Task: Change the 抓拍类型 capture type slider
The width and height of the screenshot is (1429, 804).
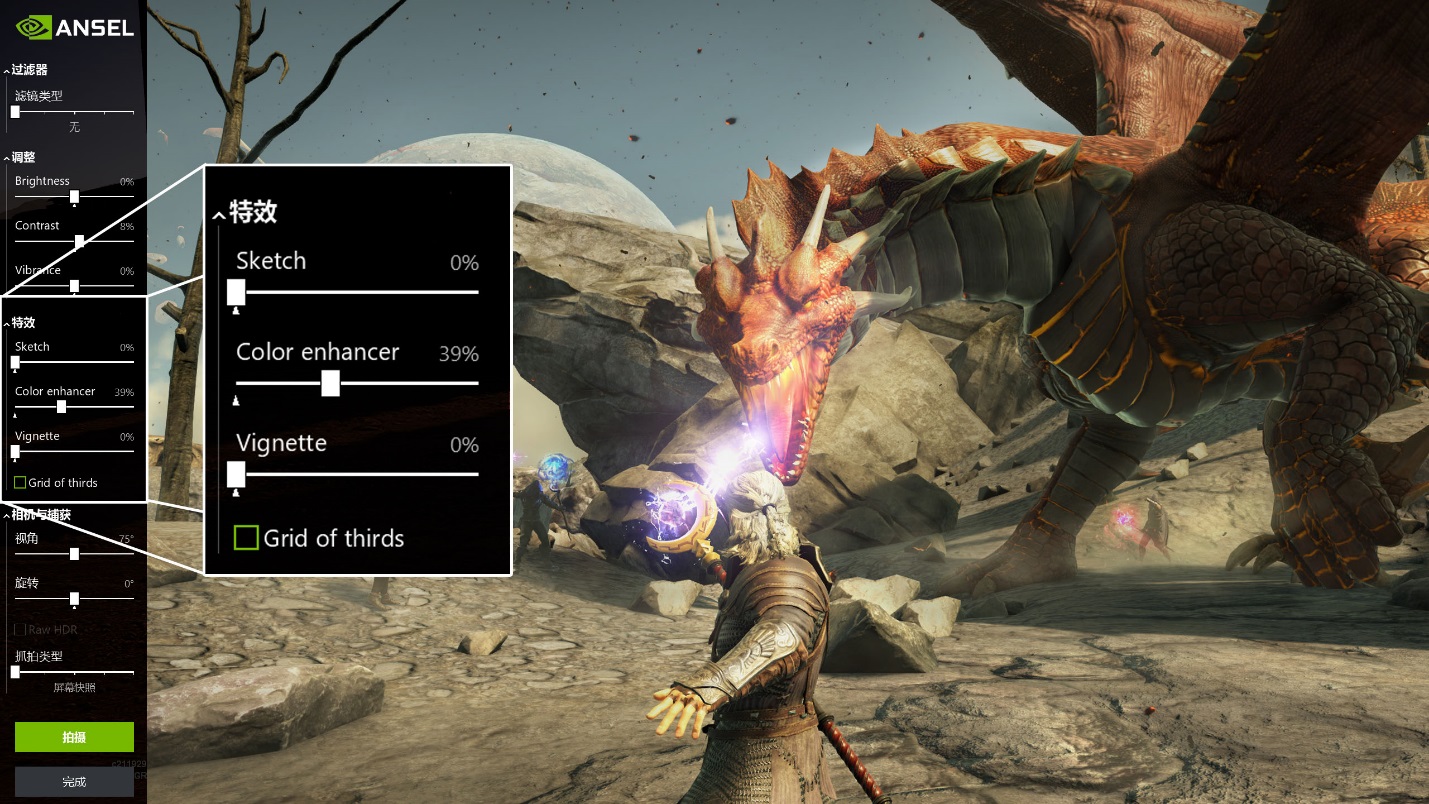Action: [15, 672]
